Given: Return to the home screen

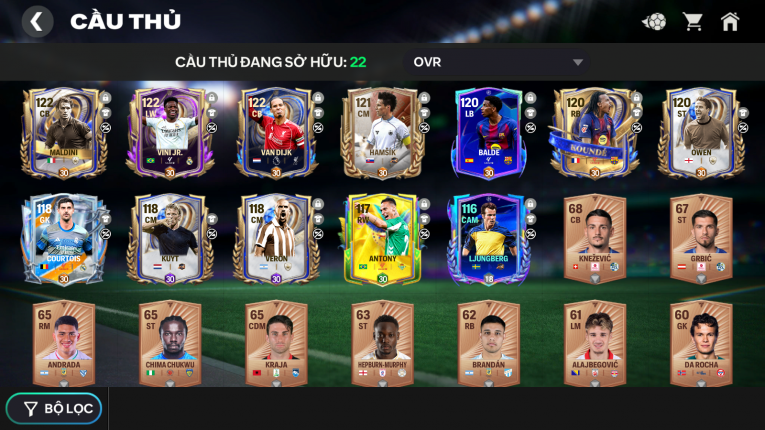Looking at the screenshot, I should pyautogui.click(x=730, y=21).
